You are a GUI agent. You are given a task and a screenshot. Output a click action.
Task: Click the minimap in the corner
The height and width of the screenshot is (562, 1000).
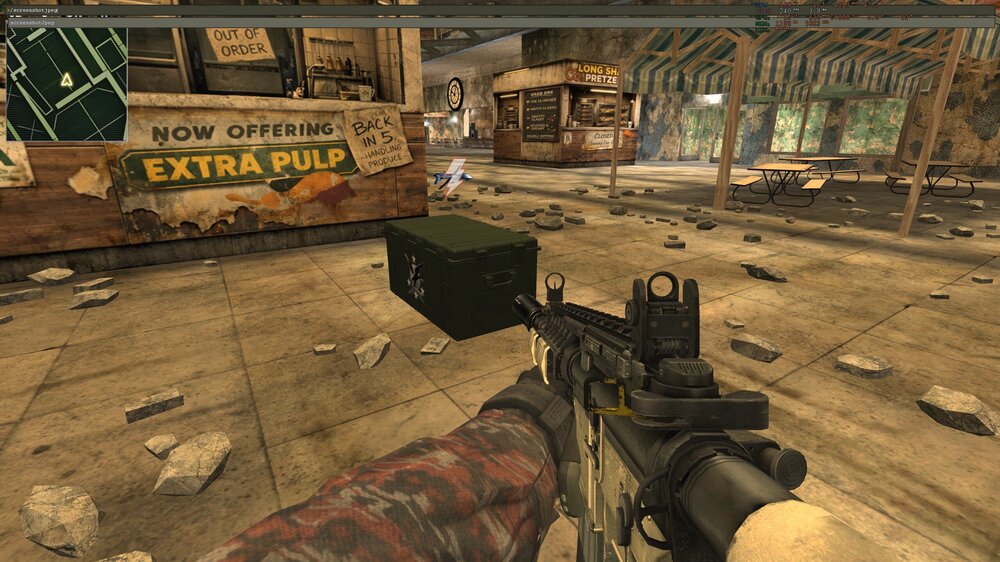[x=66, y=84]
